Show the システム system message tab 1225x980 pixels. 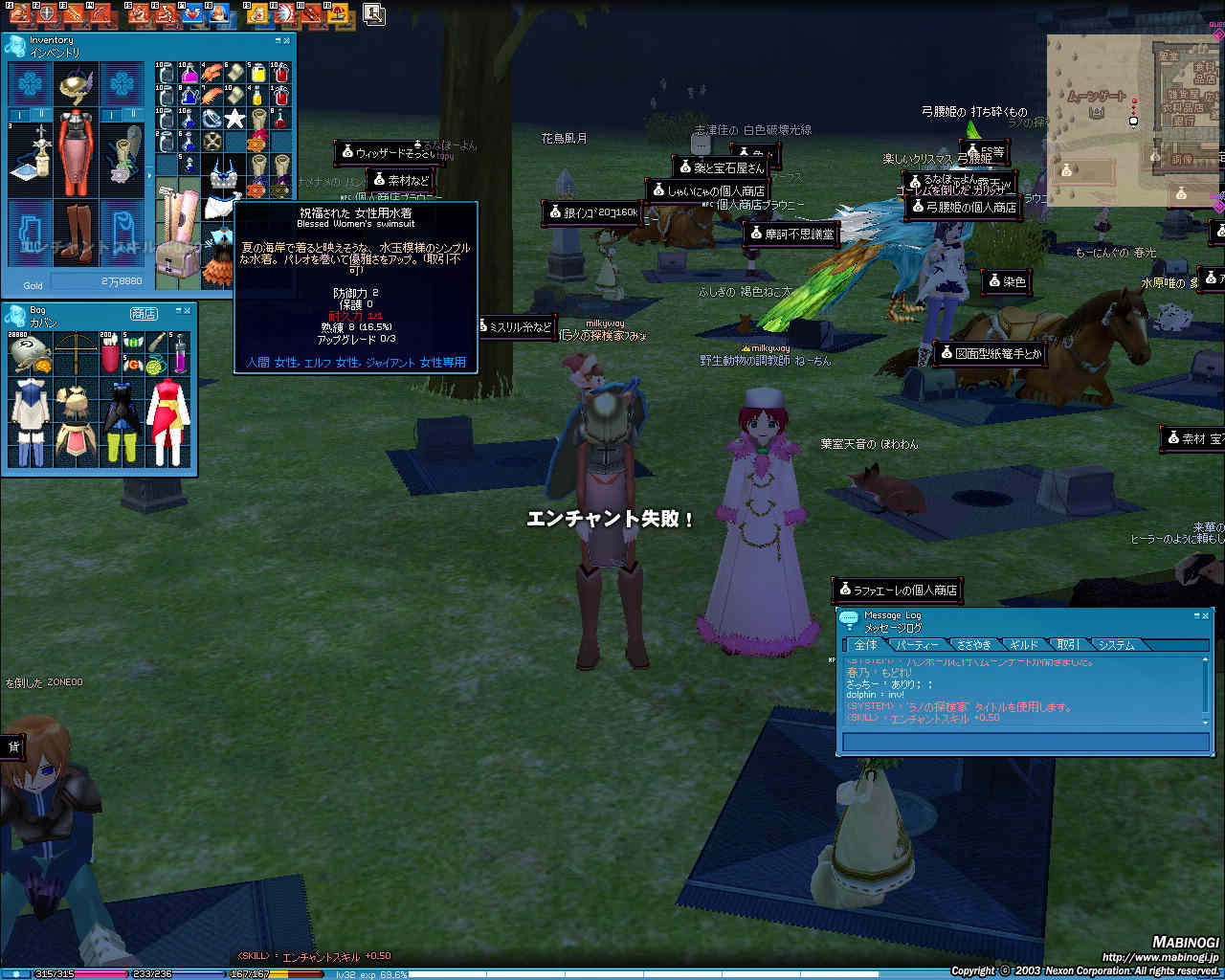point(1116,645)
